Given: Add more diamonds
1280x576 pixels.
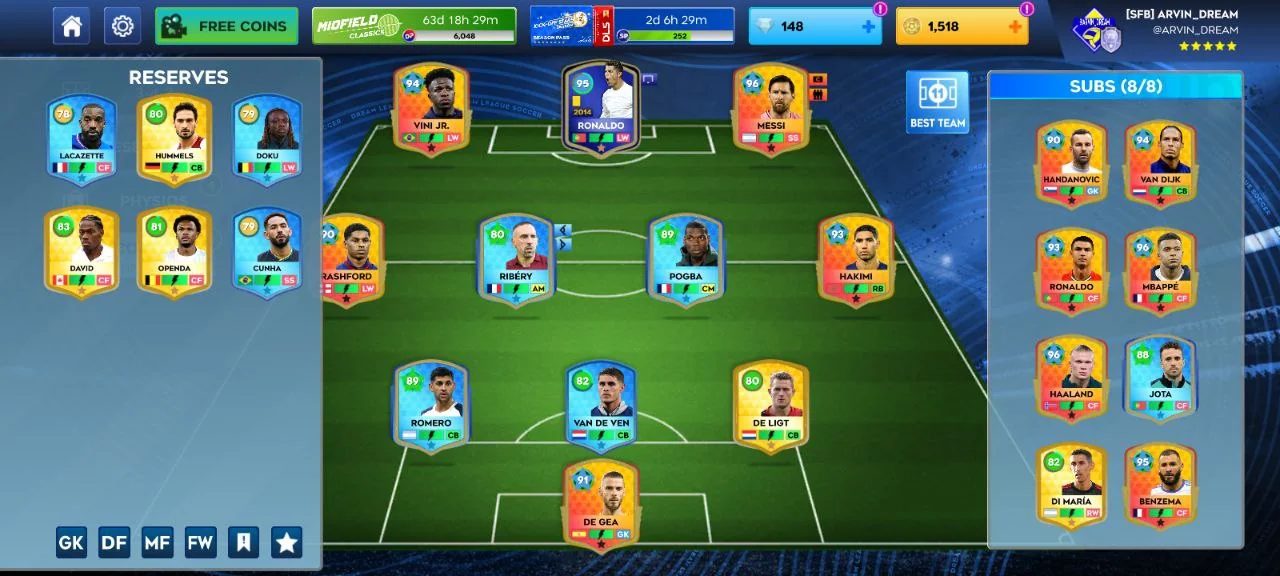Looking at the screenshot, I should pos(867,27).
